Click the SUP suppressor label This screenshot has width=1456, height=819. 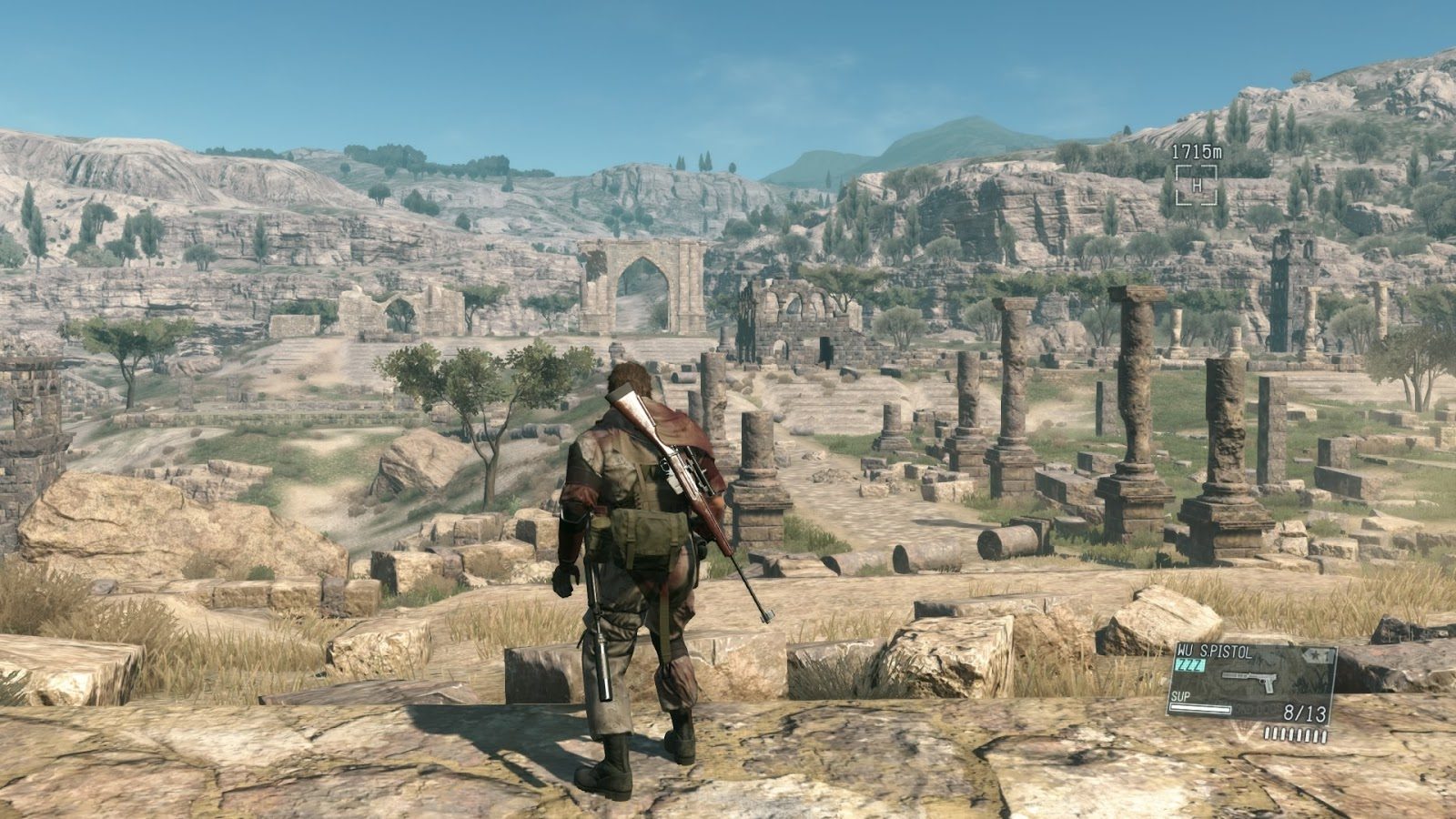[1180, 696]
